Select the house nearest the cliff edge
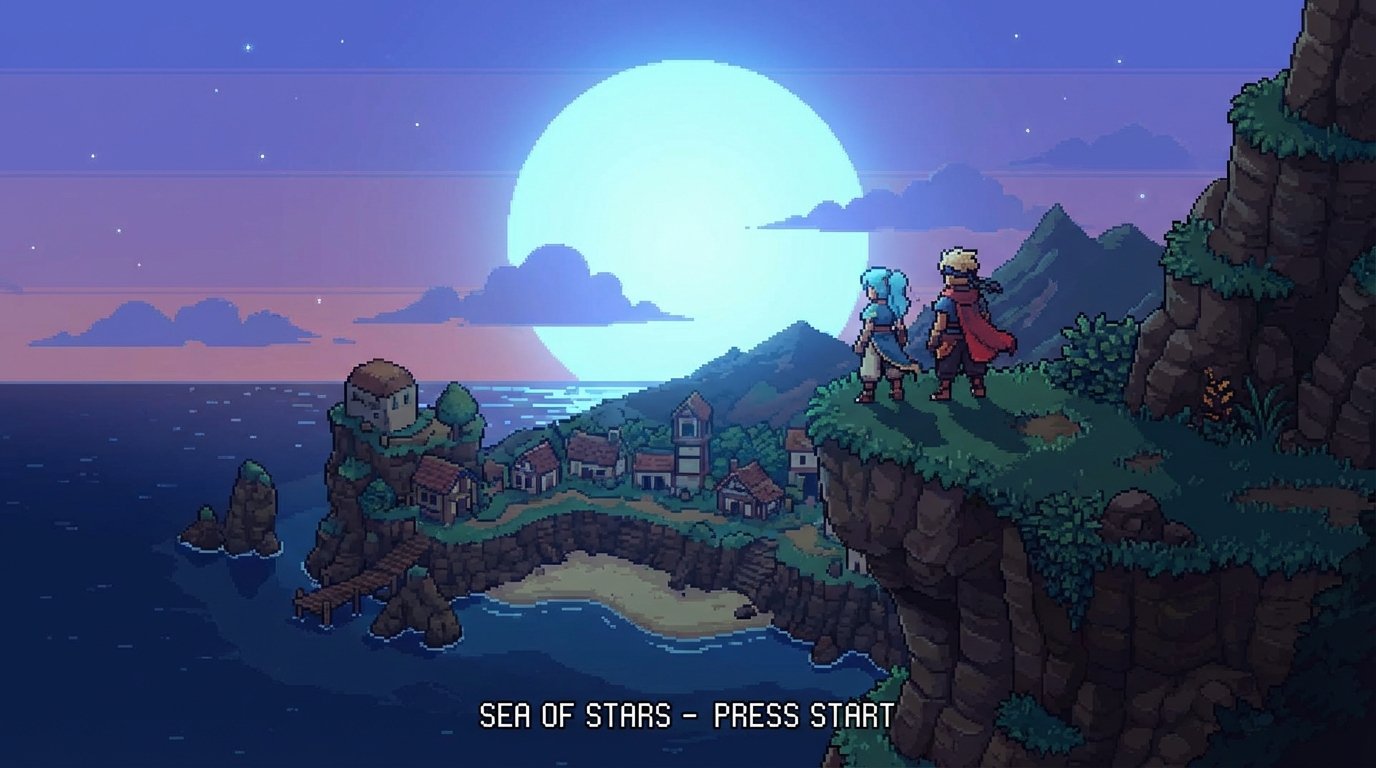The height and width of the screenshot is (768, 1376). [x=800, y=457]
